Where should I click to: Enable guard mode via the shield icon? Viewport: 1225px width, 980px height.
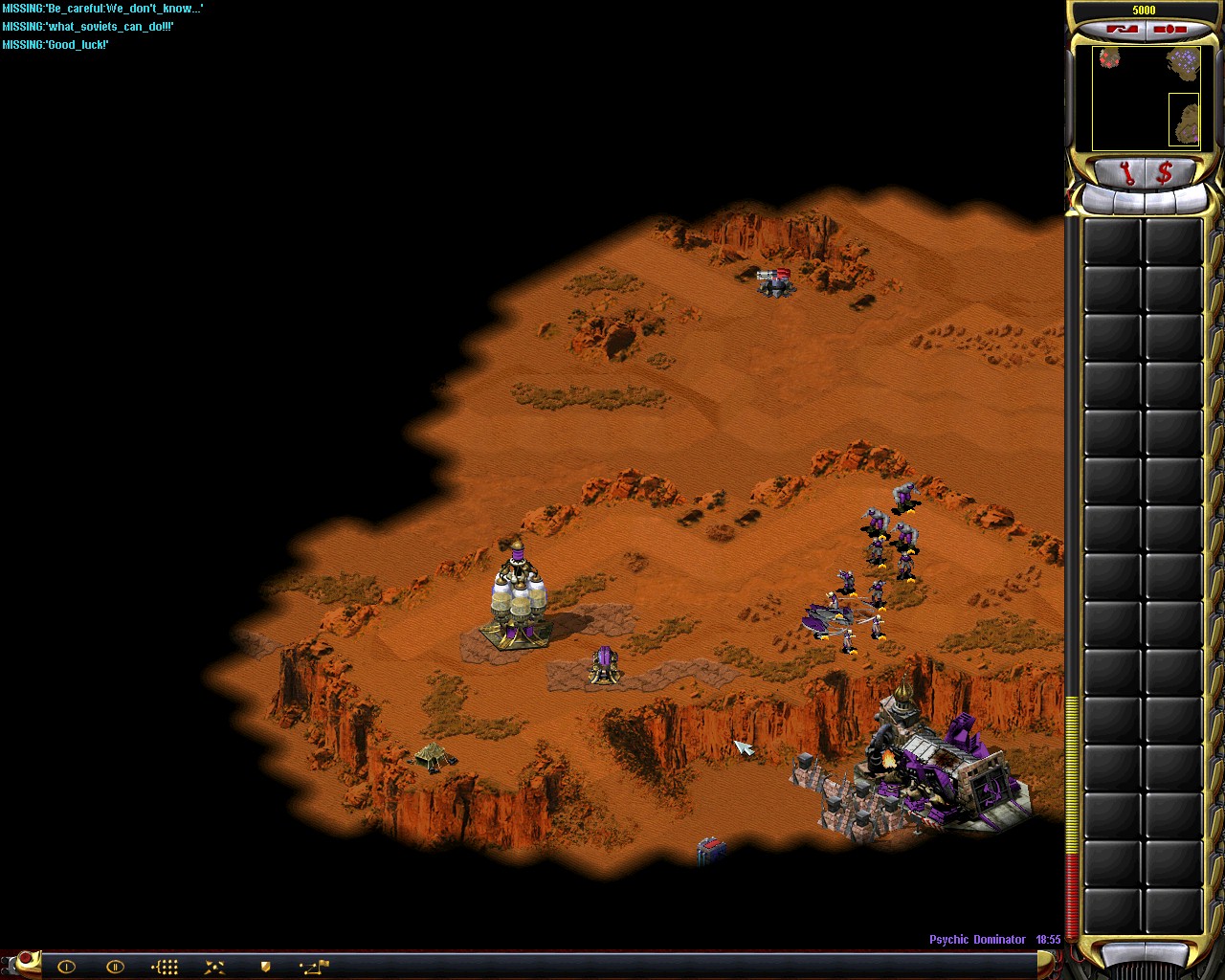pos(265,967)
